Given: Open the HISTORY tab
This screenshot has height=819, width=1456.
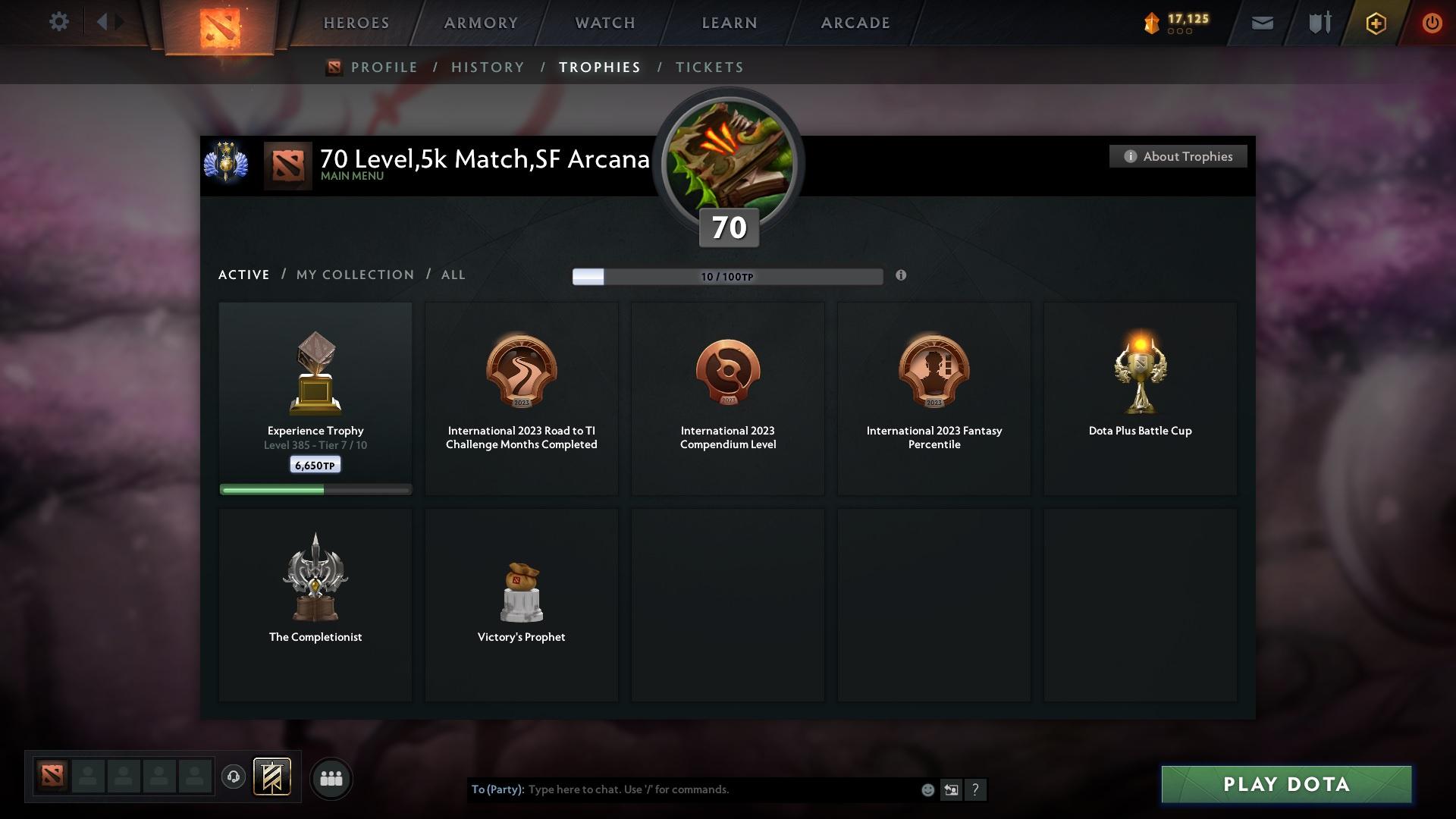Looking at the screenshot, I should (x=488, y=67).
